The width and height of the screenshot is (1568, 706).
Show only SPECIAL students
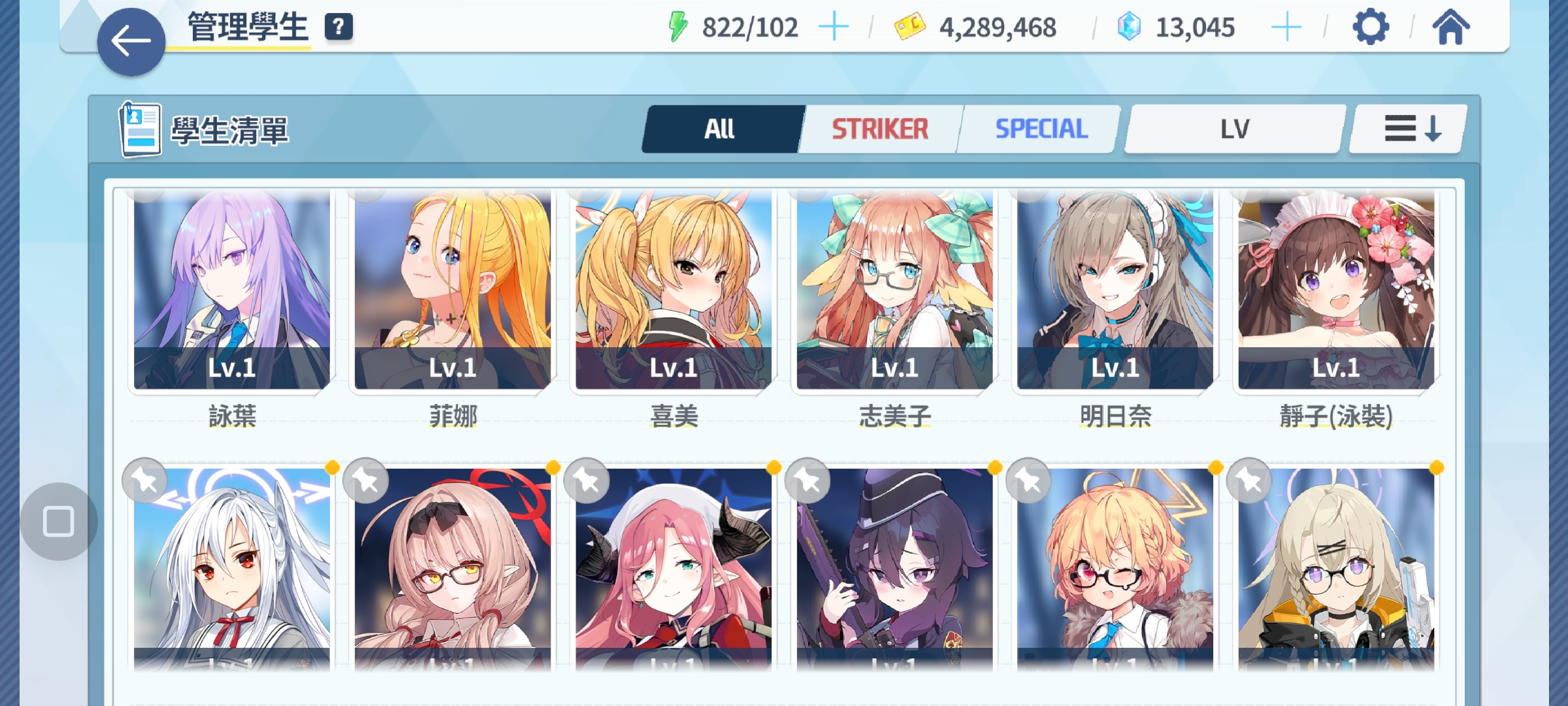pos(1041,129)
